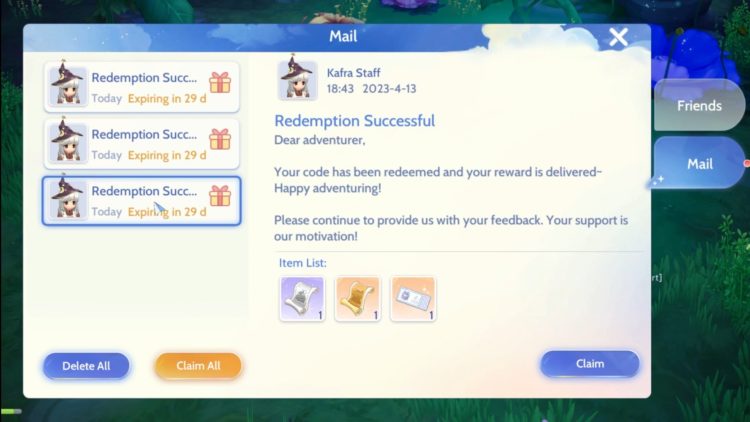This screenshot has width=750, height=422.
Task: Select the highlighted third Redemption mail
Action: [141, 200]
